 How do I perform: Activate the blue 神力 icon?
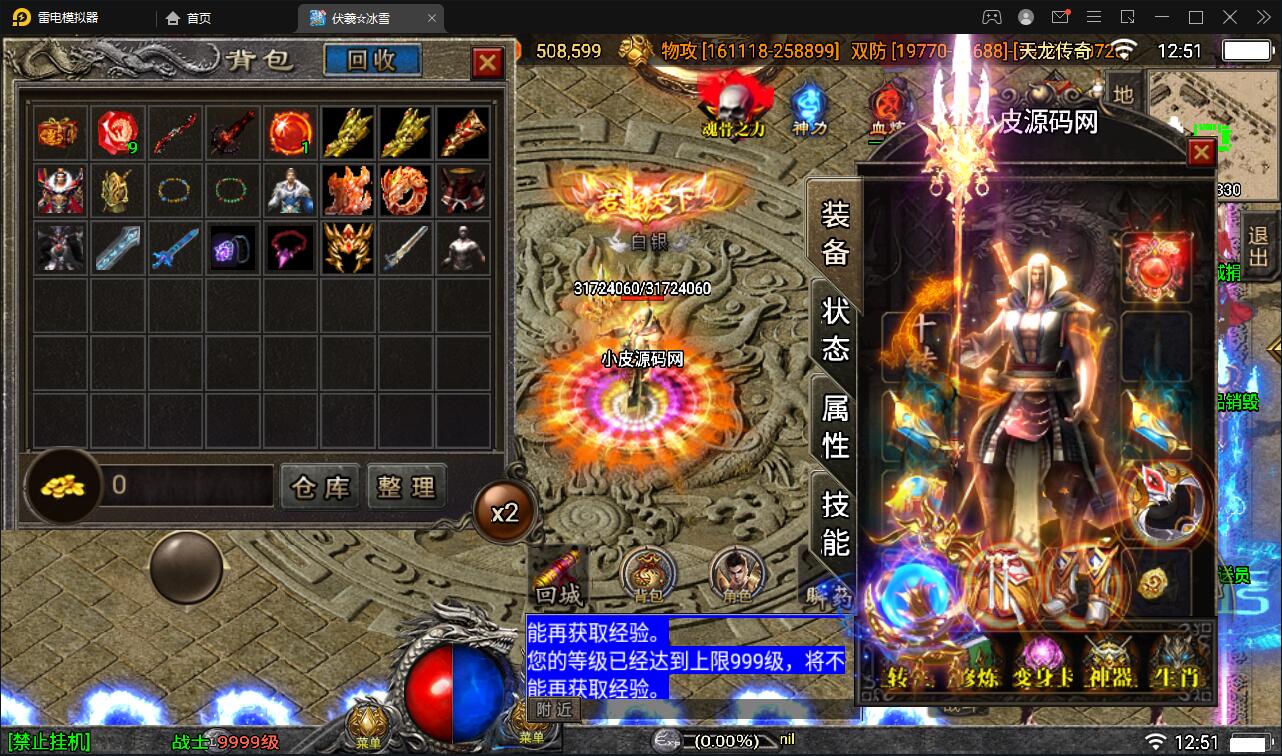click(x=810, y=105)
